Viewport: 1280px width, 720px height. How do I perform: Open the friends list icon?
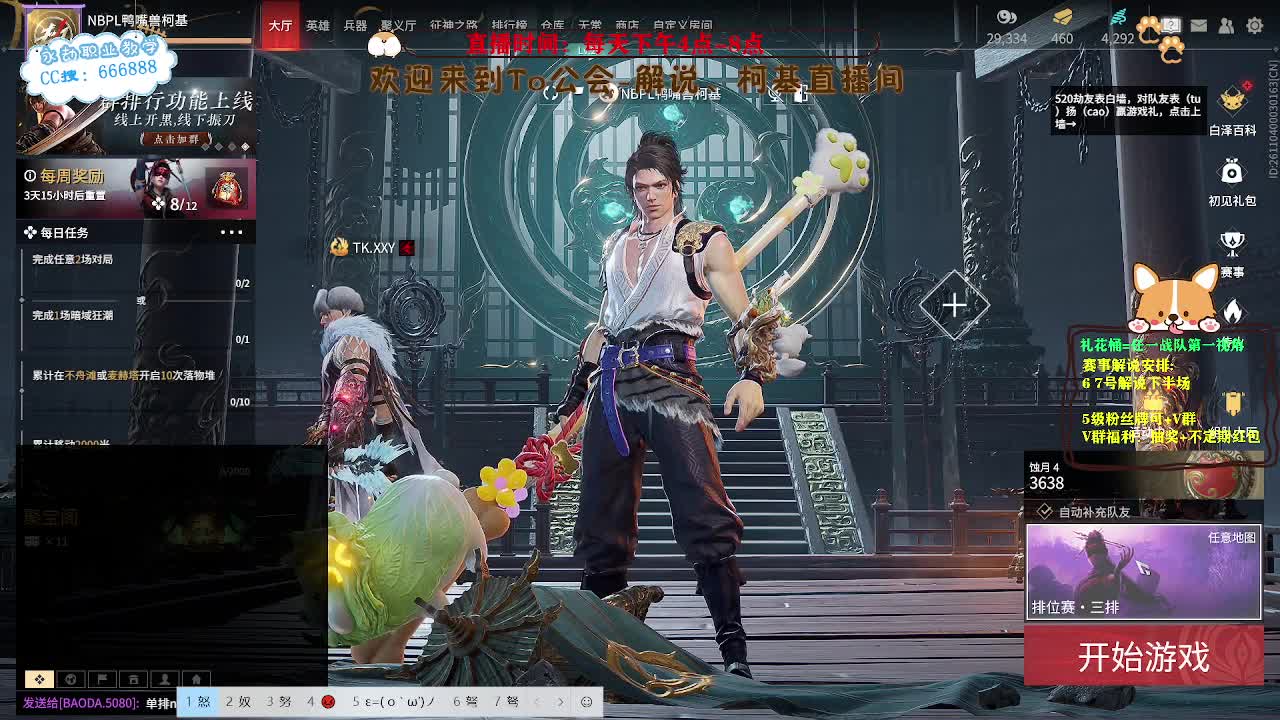click(x=1225, y=25)
